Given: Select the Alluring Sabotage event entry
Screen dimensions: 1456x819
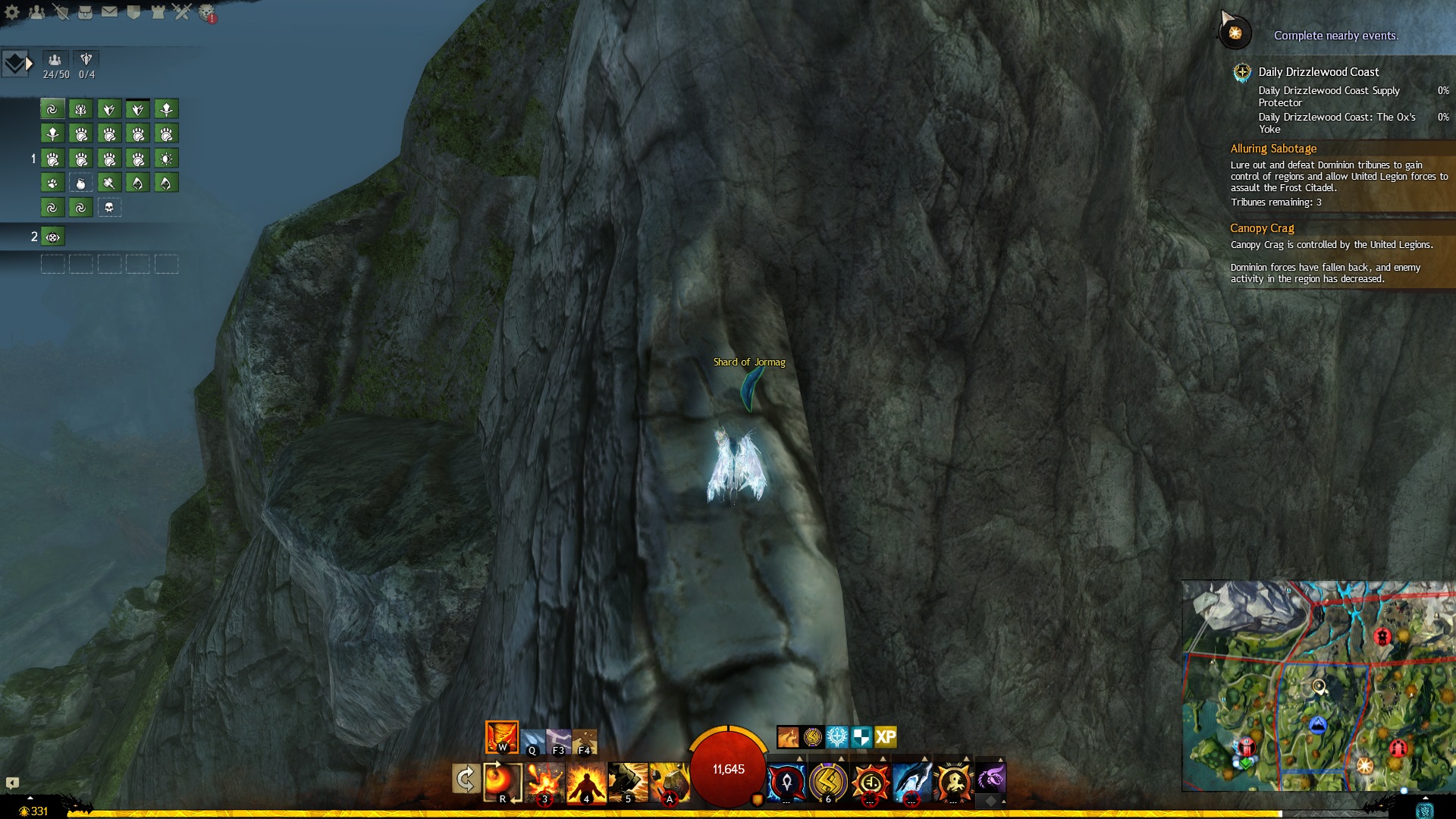Looking at the screenshot, I should (1273, 149).
